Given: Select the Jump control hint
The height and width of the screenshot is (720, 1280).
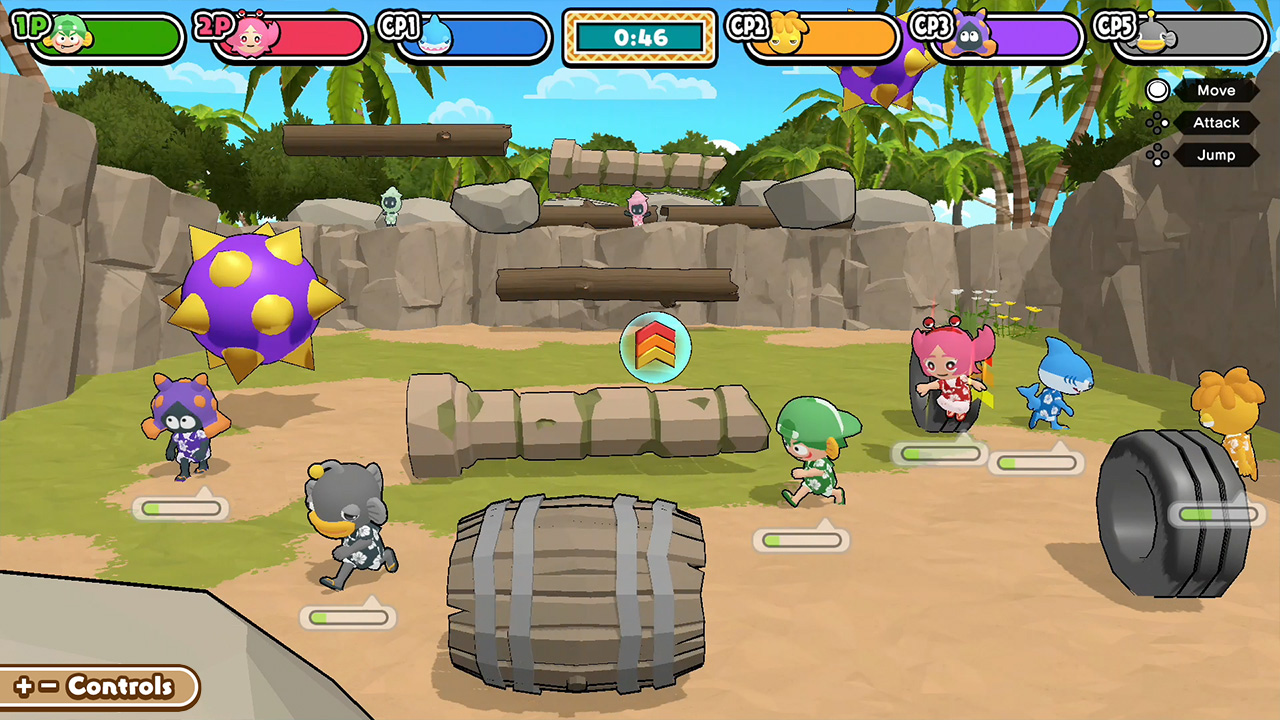Looking at the screenshot, I should 1216,155.
